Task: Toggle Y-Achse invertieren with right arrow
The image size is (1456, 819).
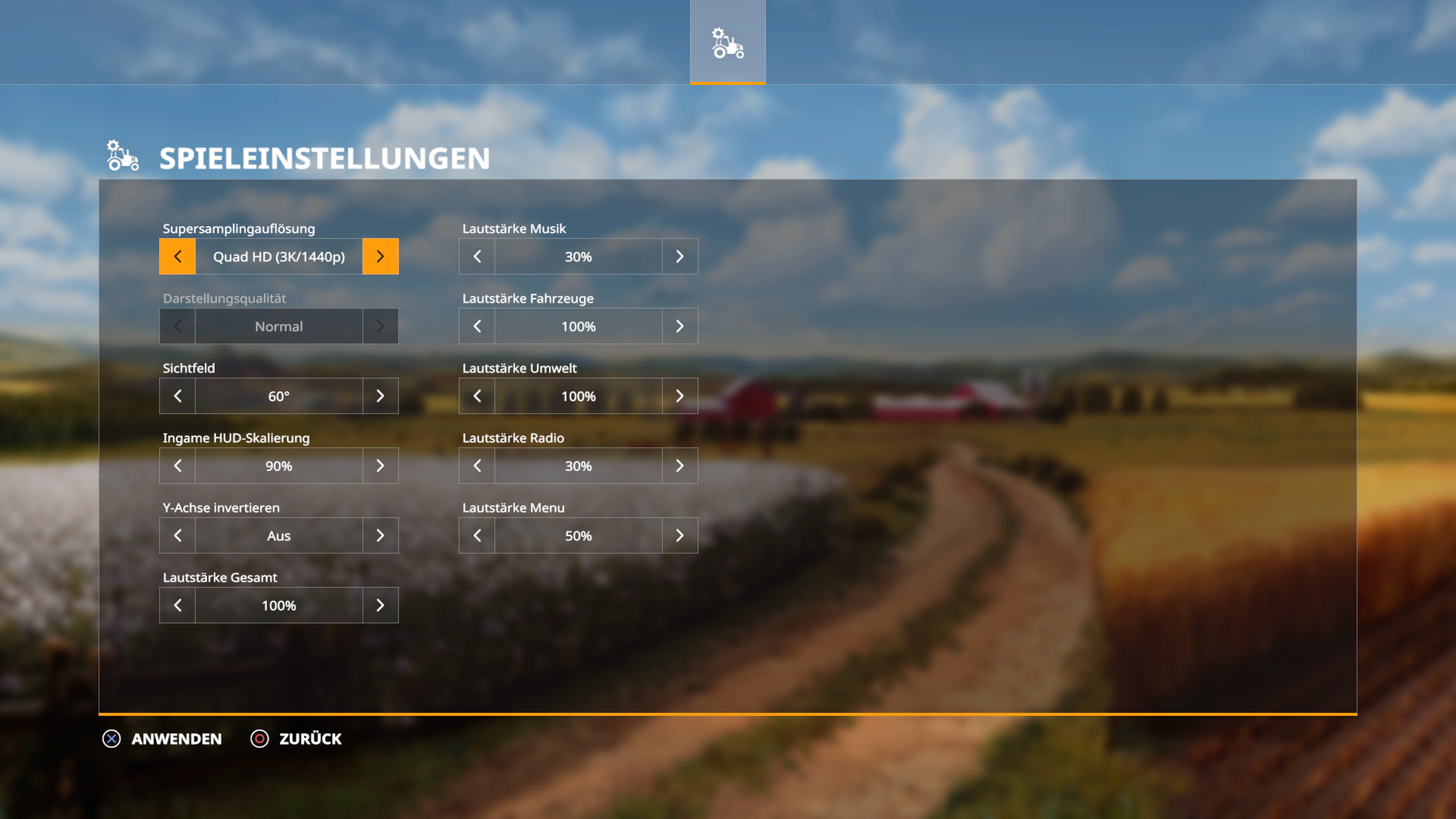Action: (380, 536)
